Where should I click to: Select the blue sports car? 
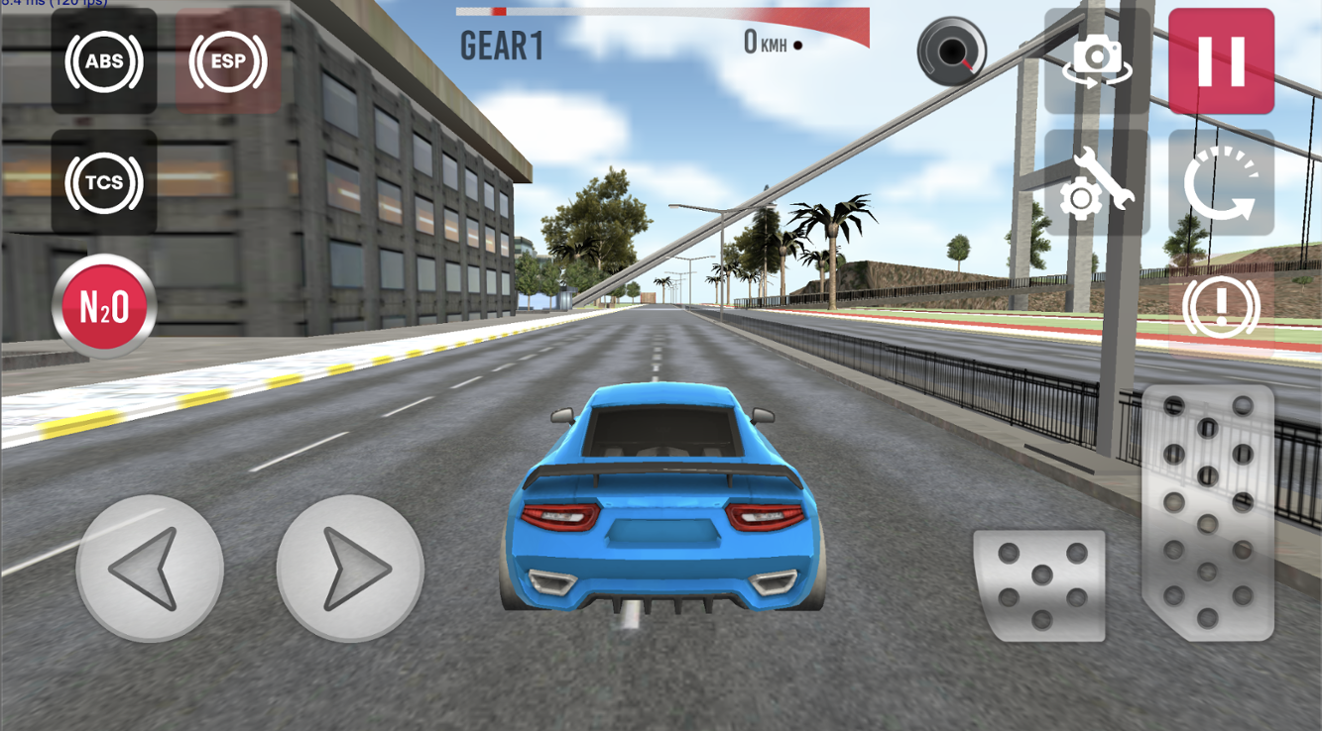coord(660,500)
